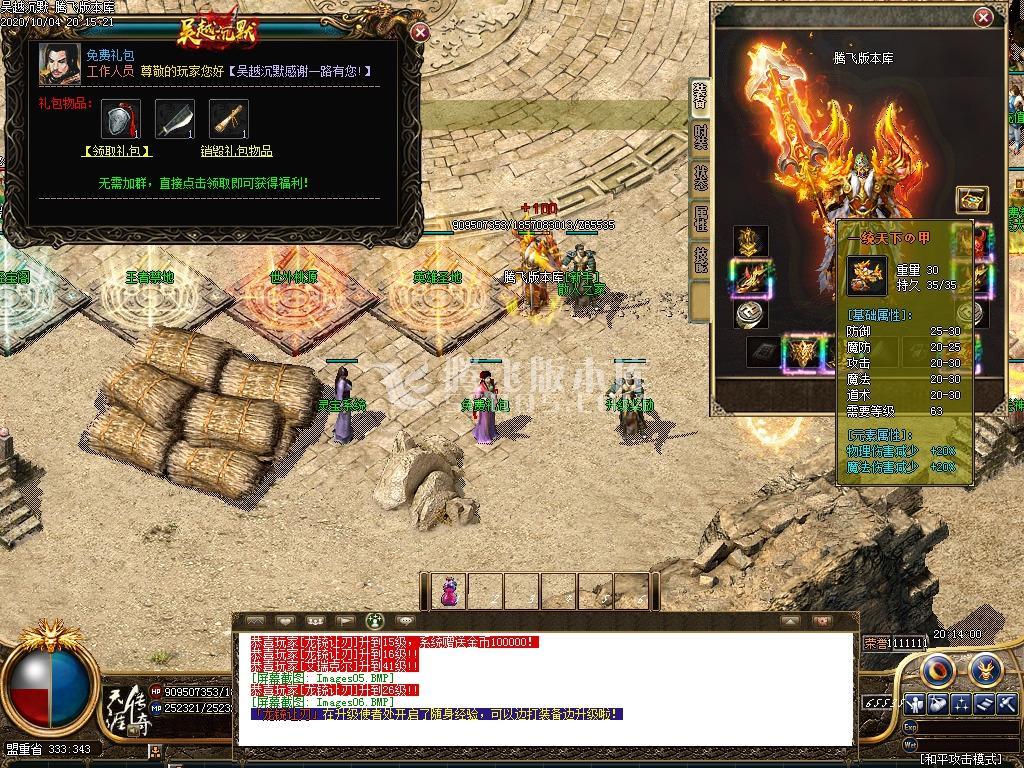Switch to the 时装 fashion tab
1024x768 pixels.
pyautogui.click(x=700, y=137)
